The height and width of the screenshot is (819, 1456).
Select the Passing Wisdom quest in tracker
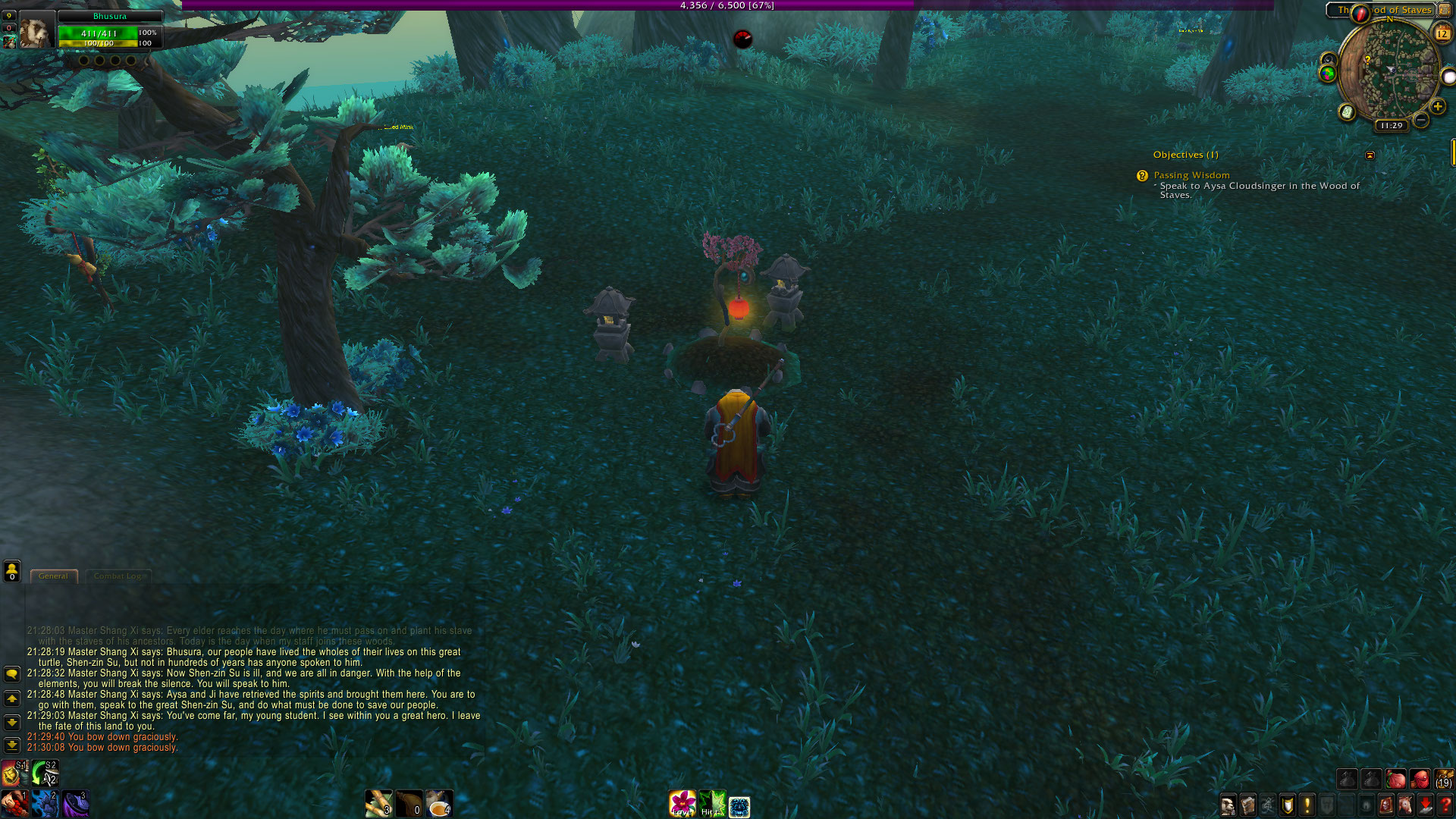pyautogui.click(x=1191, y=175)
